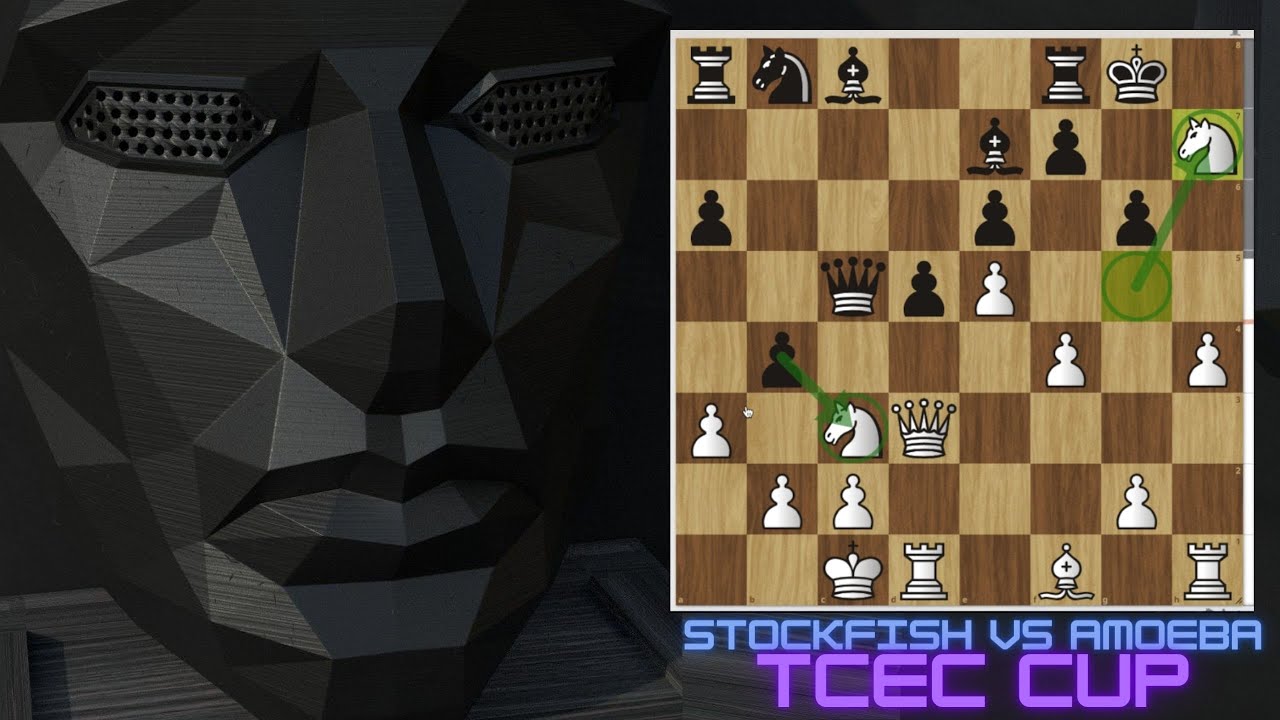Viewport: 1280px width, 720px height.
Task: Select the circled knight on c3
Action: [853, 428]
